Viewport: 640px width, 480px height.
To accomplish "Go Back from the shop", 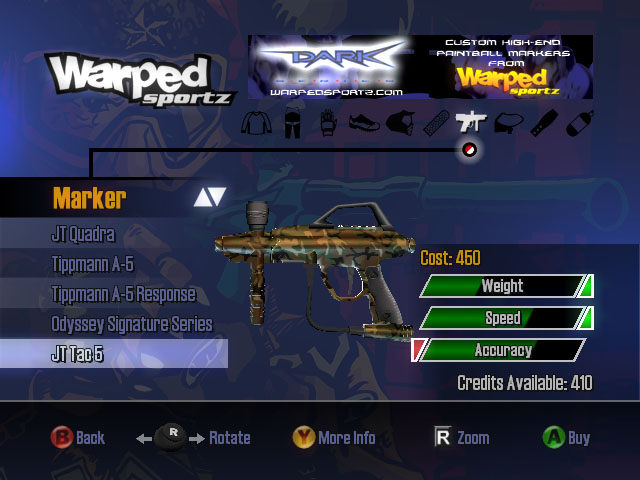I will pyautogui.click(x=78, y=438).
